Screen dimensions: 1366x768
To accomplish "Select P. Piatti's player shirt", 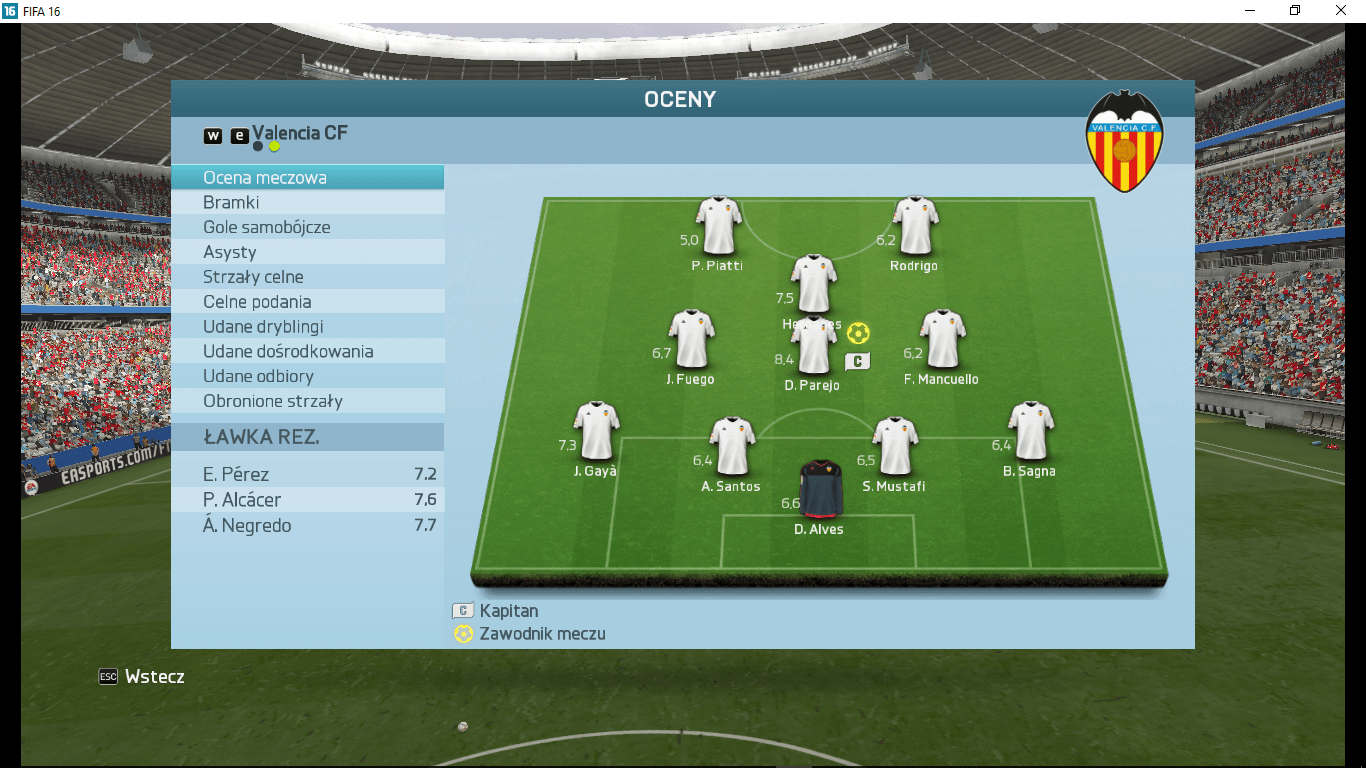I will [x=719, y=225].
